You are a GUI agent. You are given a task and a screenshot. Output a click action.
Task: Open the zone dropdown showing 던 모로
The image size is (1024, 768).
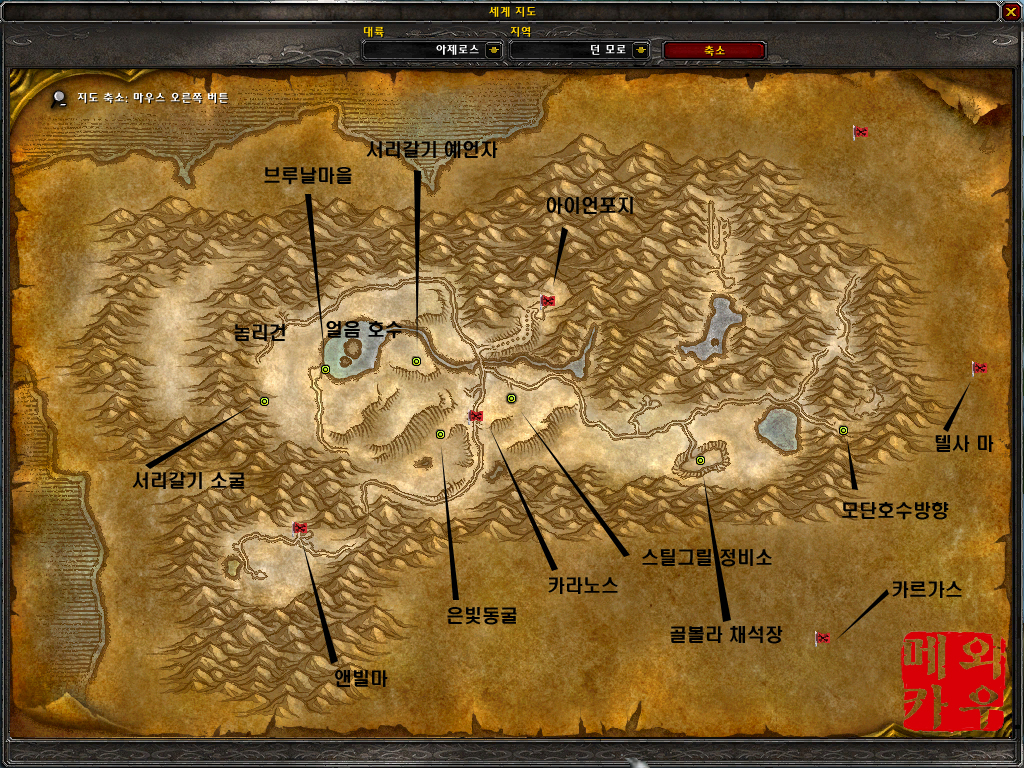641,50
